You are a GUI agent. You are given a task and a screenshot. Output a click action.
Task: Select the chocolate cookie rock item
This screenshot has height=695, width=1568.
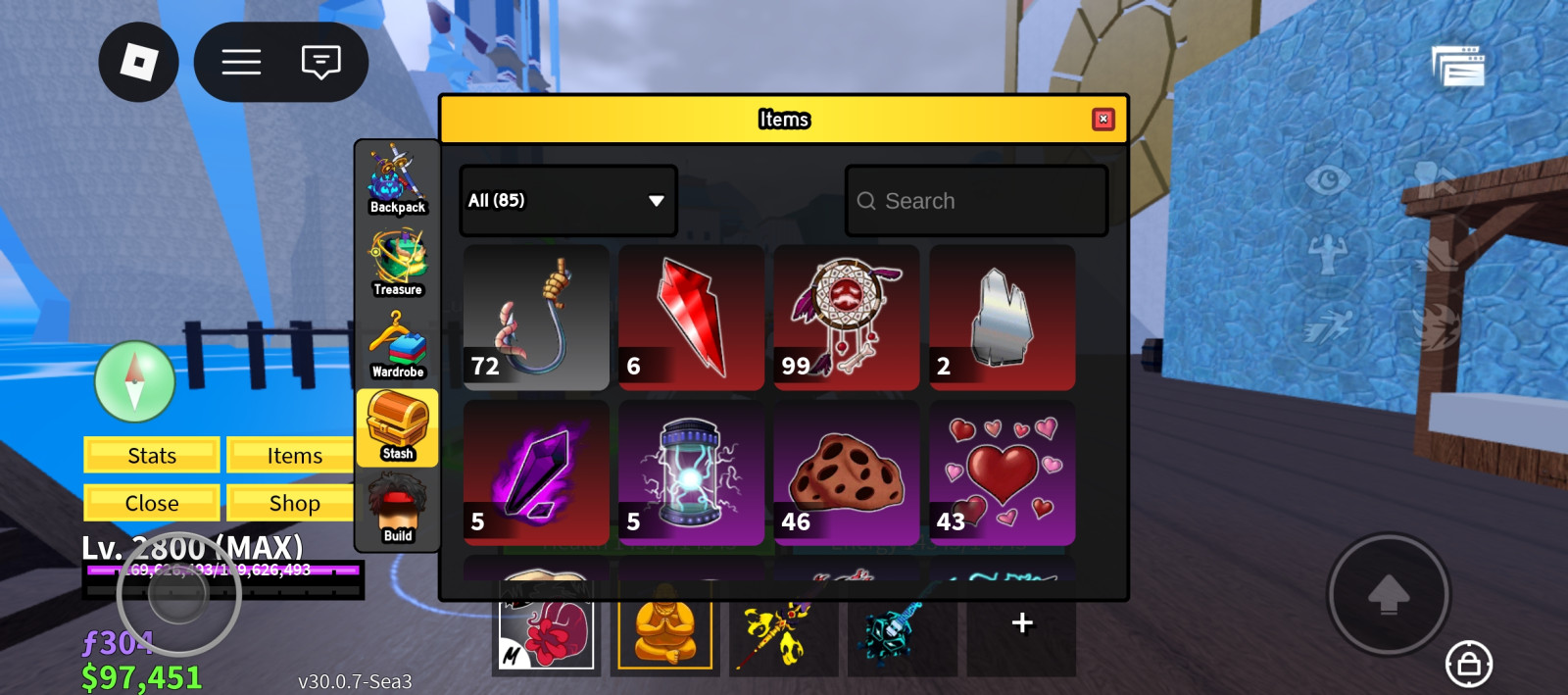847,472
